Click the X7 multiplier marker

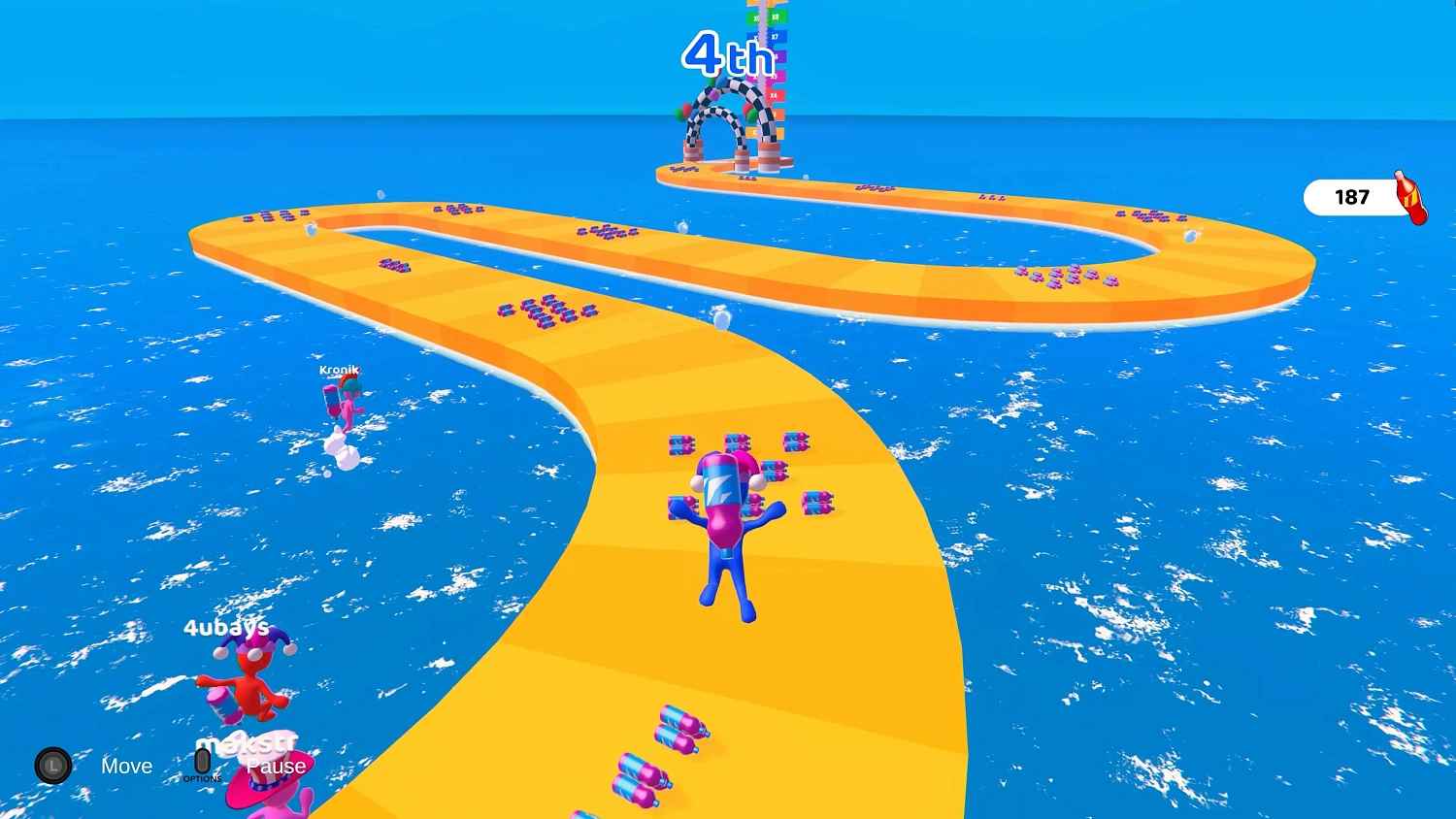(x=775, y=36)
